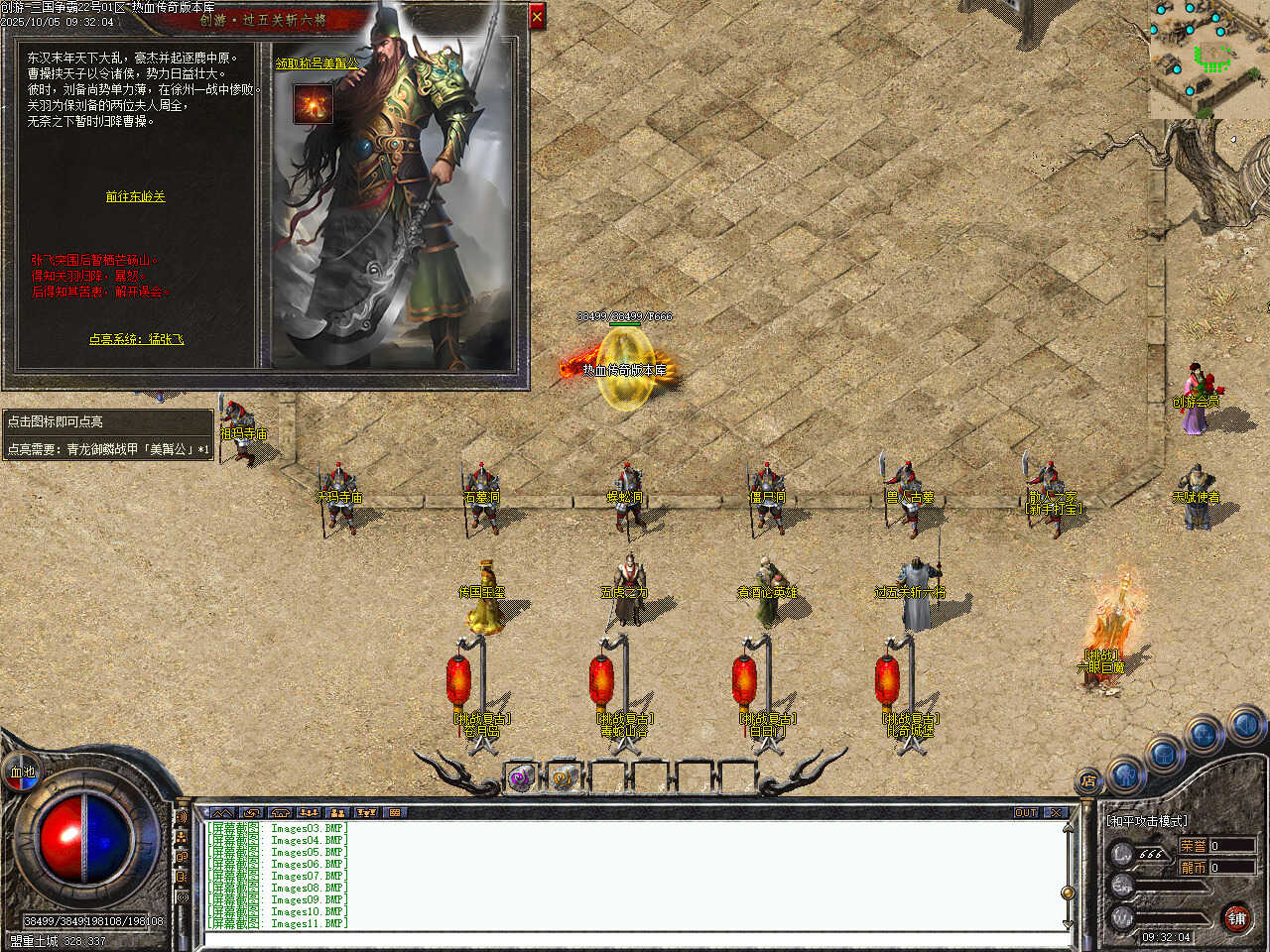Click the fiery title icon in the dialog
This screenshot has width=1270, height=952.
coord(313,104)
